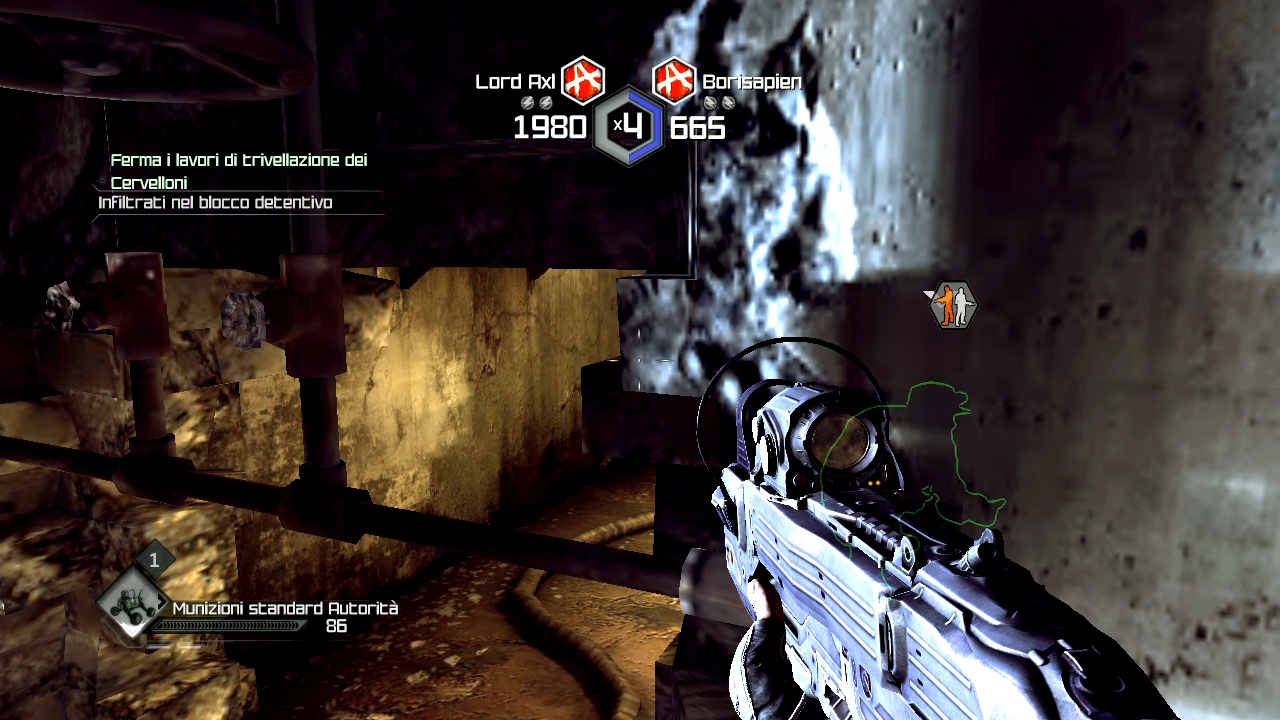The height and width of the screenshot is (720, 1280).
Task: Select the Cervelloni drilling objective entry
Action: coord(239,171)
